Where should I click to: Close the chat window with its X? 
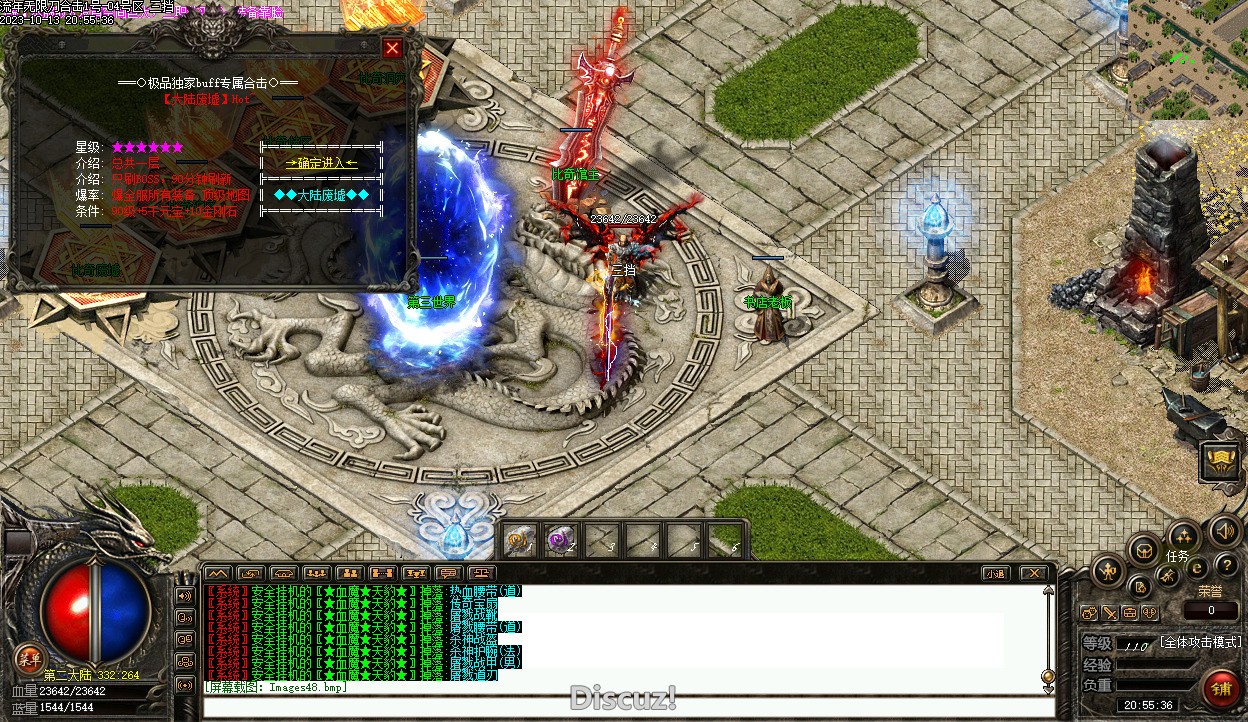tap(1033, 573)
